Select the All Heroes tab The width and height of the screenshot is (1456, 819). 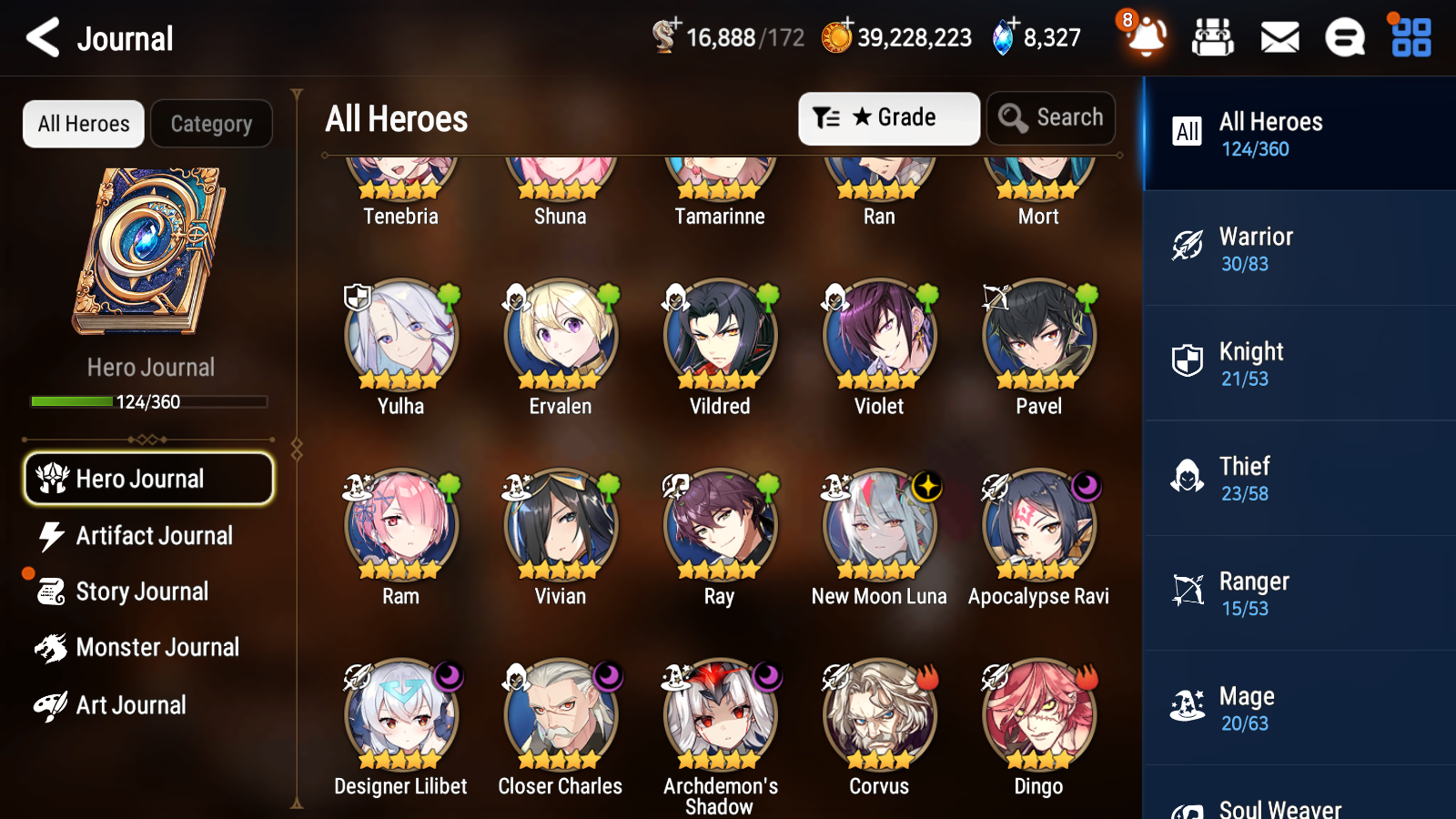pyautogui.click(x=83, y=124)
